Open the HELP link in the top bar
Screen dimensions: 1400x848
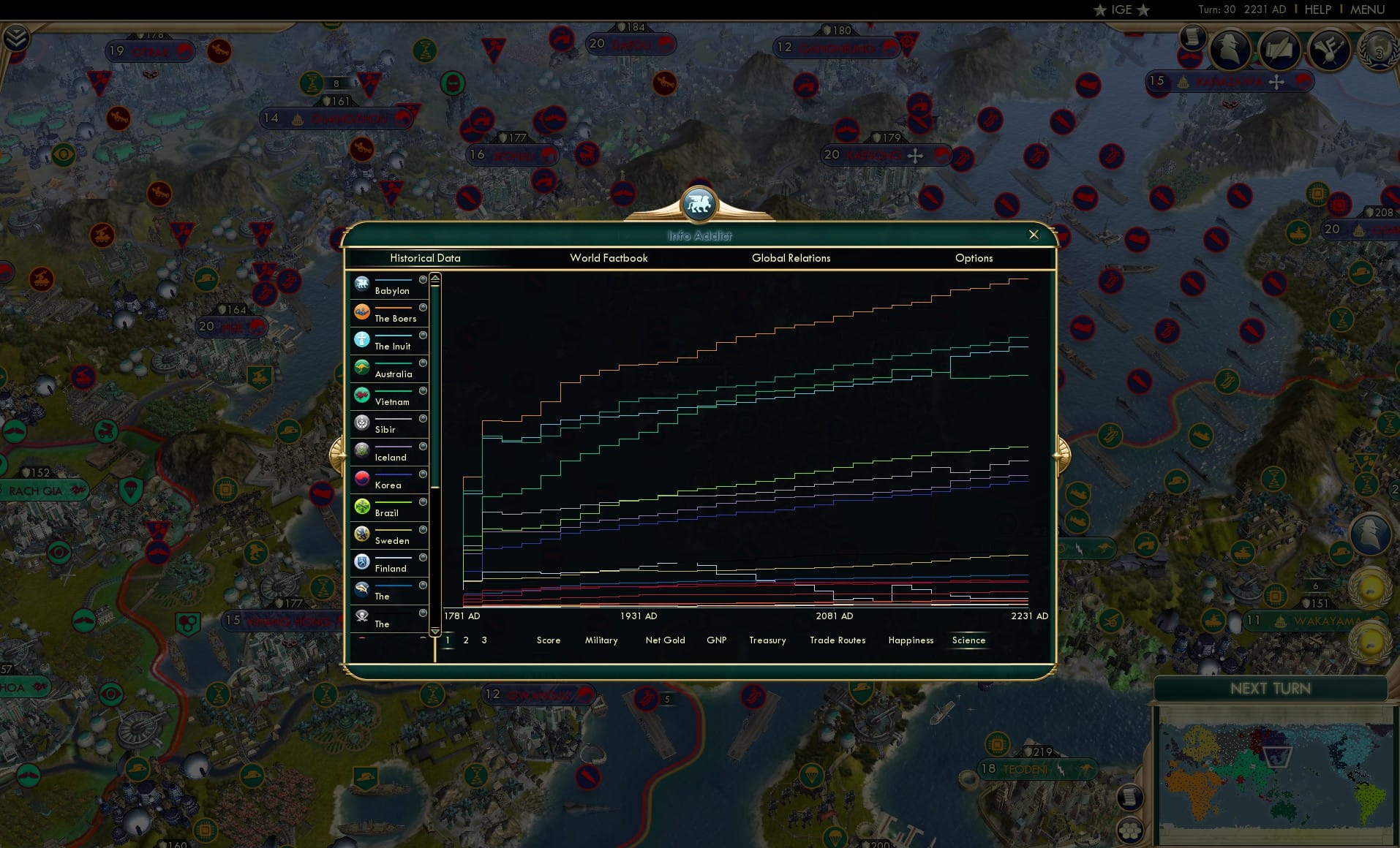pos(1317,10)
